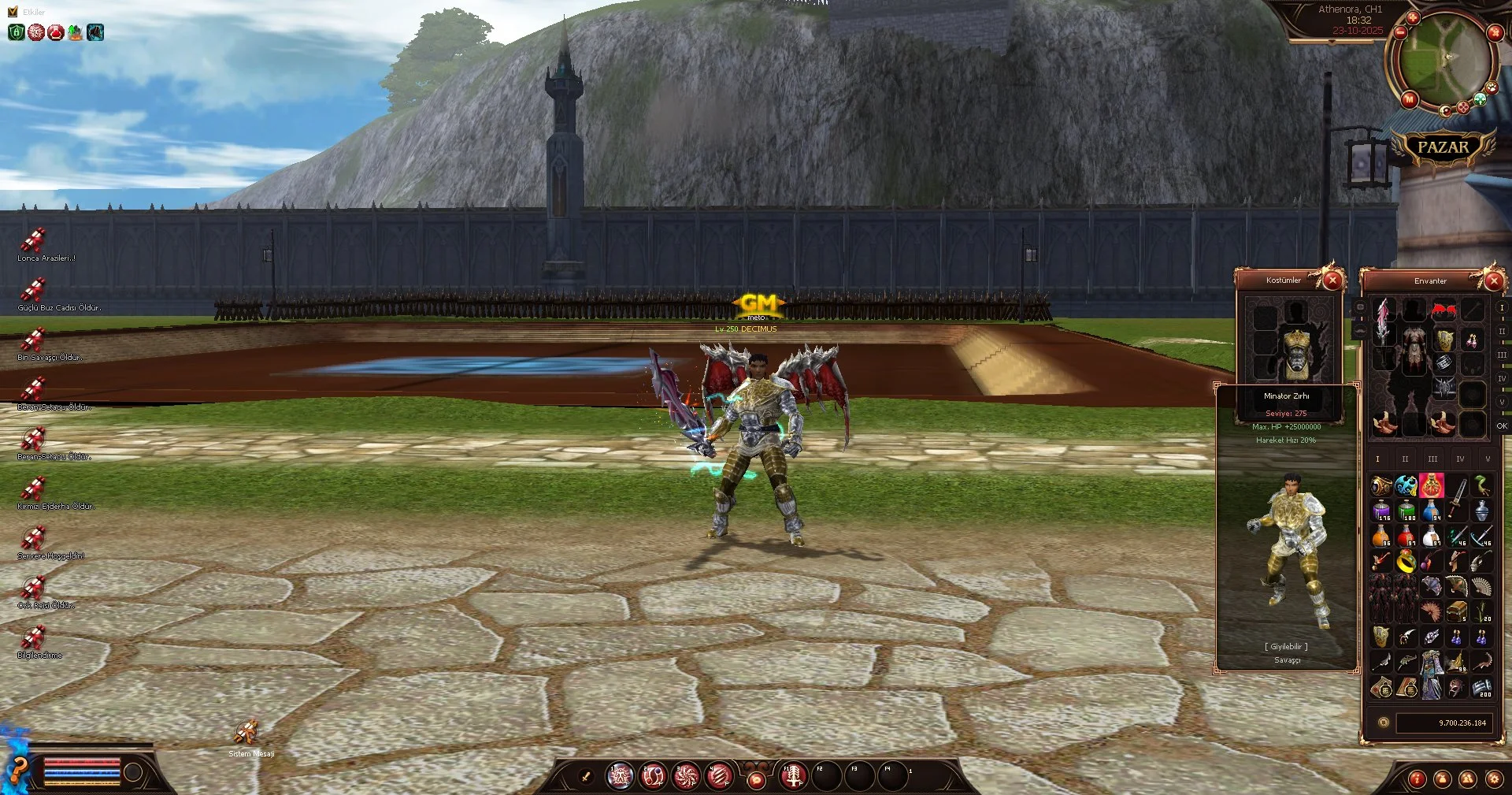Image resolution: width=1512 pixels, height=795 pixels.
Task: Close the Kostümler costume window
Action: click(1332, 280)
